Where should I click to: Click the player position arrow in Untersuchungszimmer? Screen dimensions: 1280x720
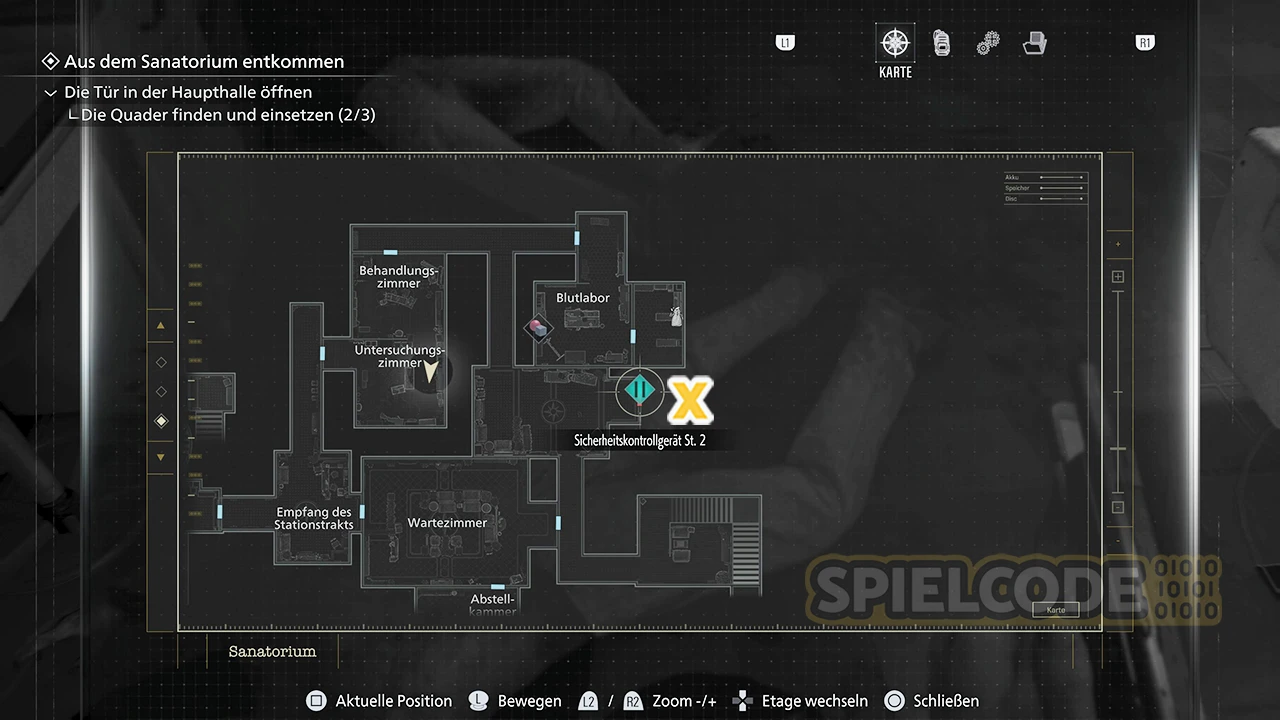(431, 373)
